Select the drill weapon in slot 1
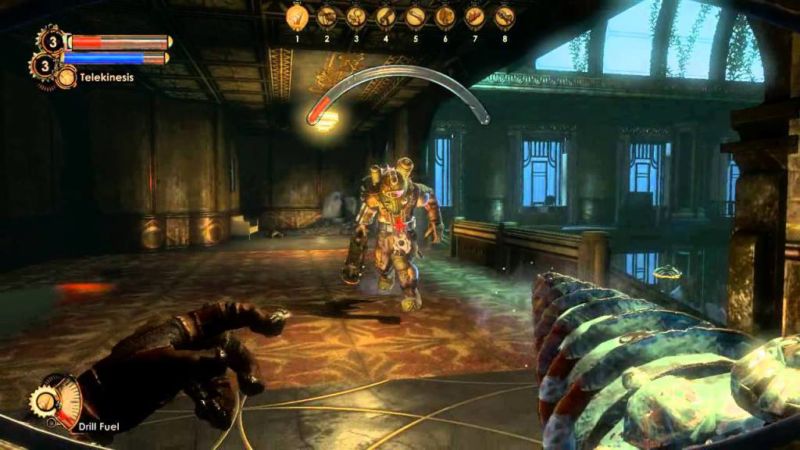The width and height of the screenshot is (800, 450). coord(297,17)
